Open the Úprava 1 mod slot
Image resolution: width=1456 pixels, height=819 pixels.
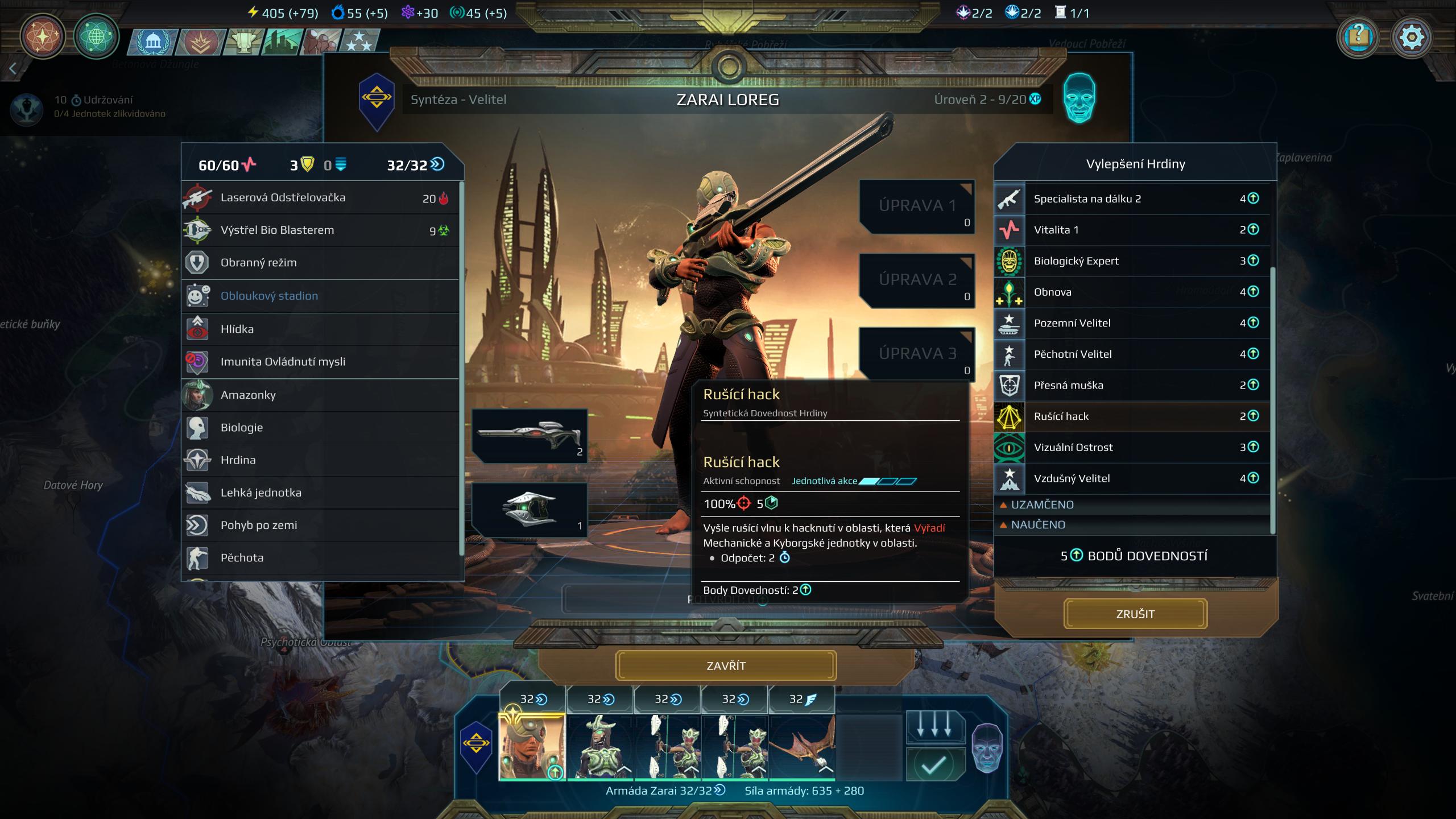point(917,206)
